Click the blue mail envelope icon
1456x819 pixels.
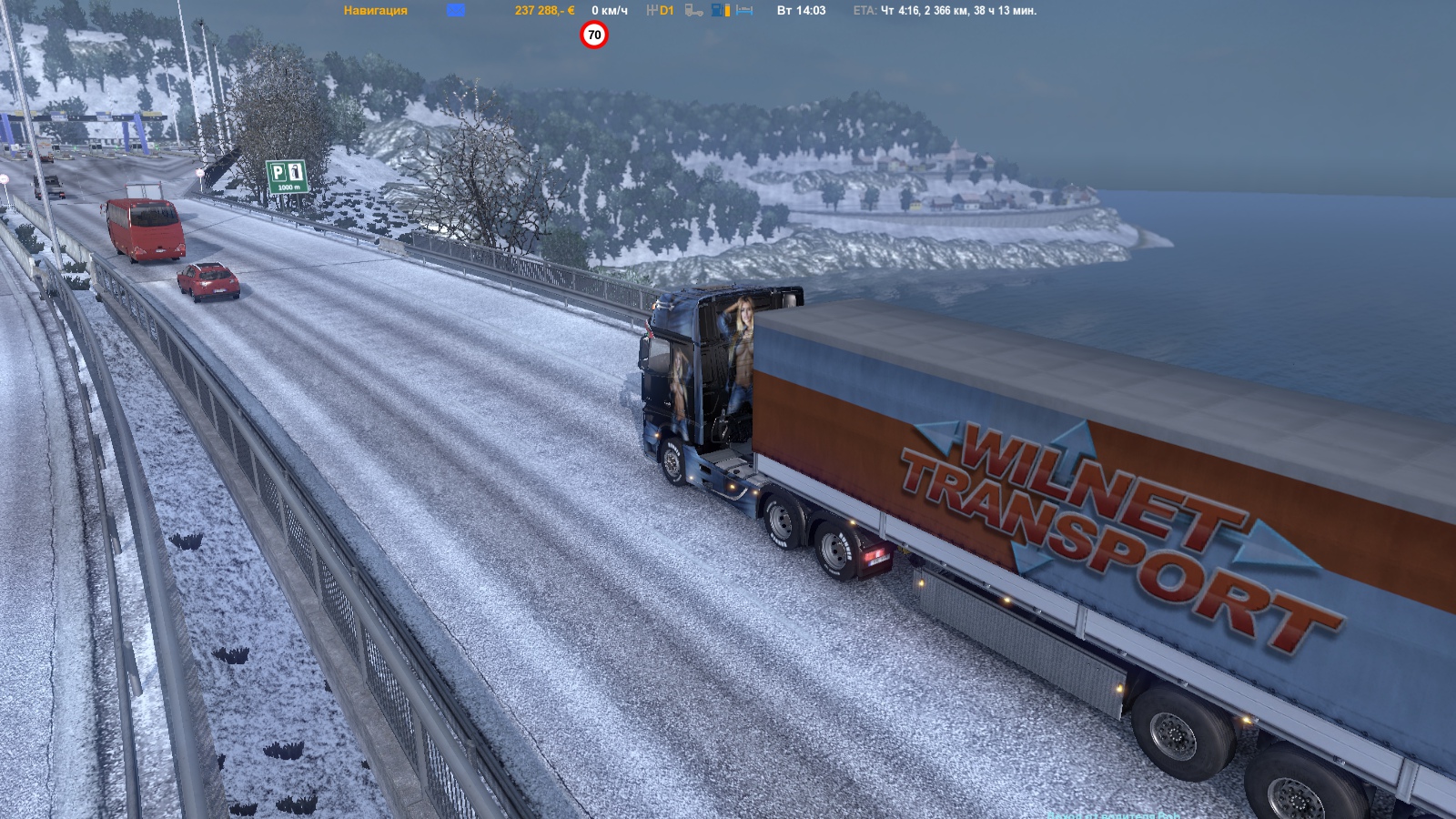(456, 10)
